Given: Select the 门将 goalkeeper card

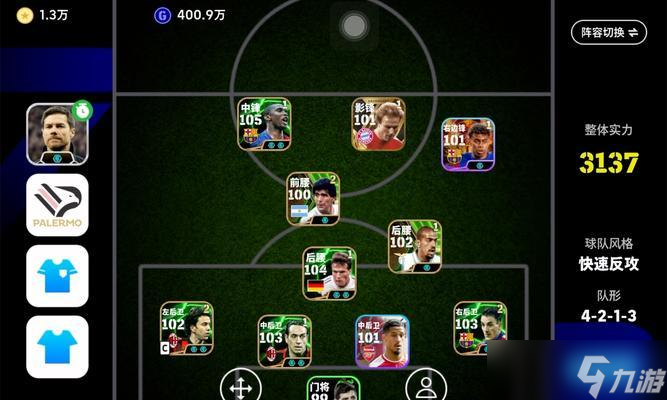Looking at the screenshot, I should (x=332, y=388).
